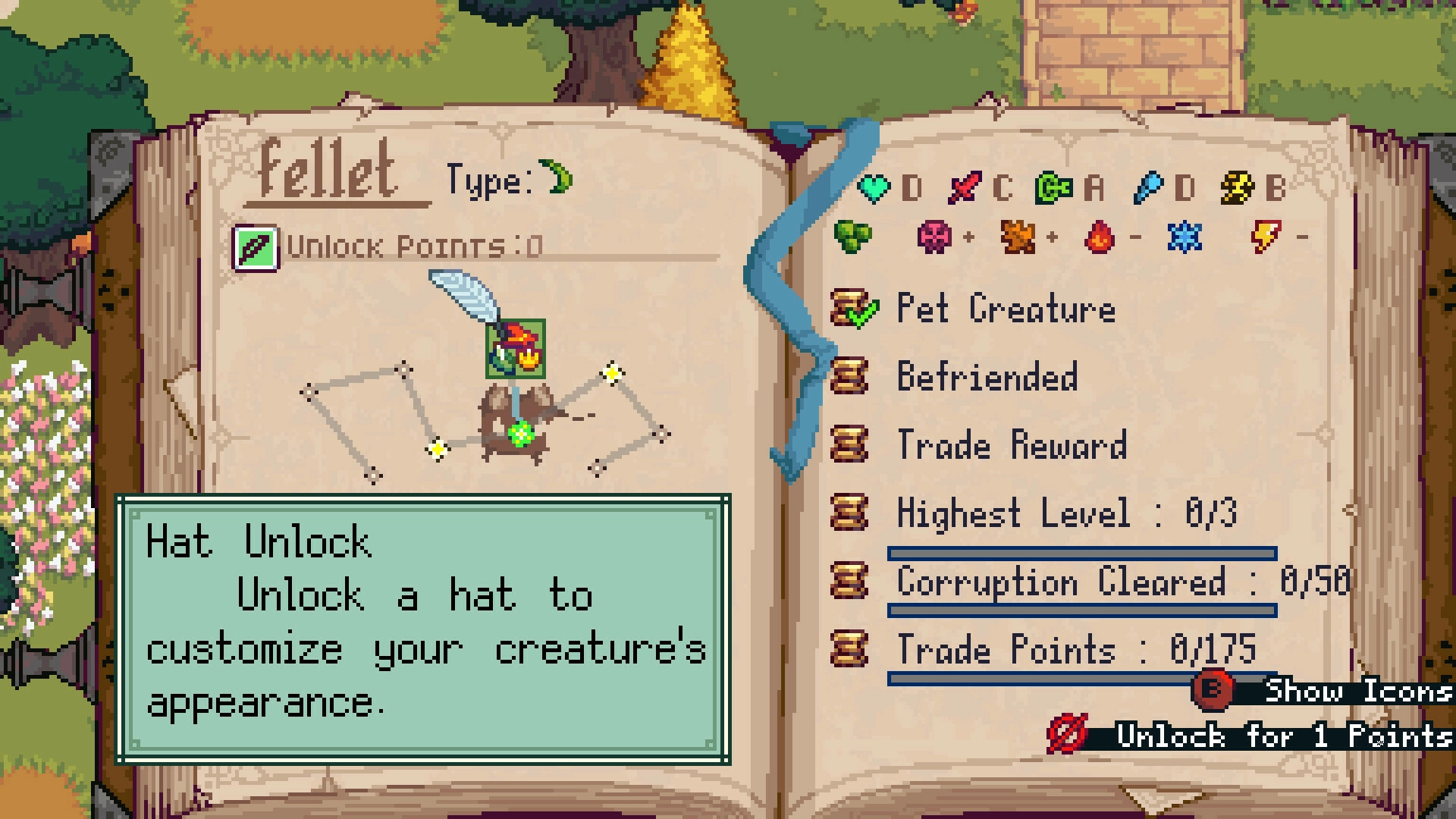This screenshot has height=819, width=1456.
Task: Select the Befriended entry
Action: (986, 377)
